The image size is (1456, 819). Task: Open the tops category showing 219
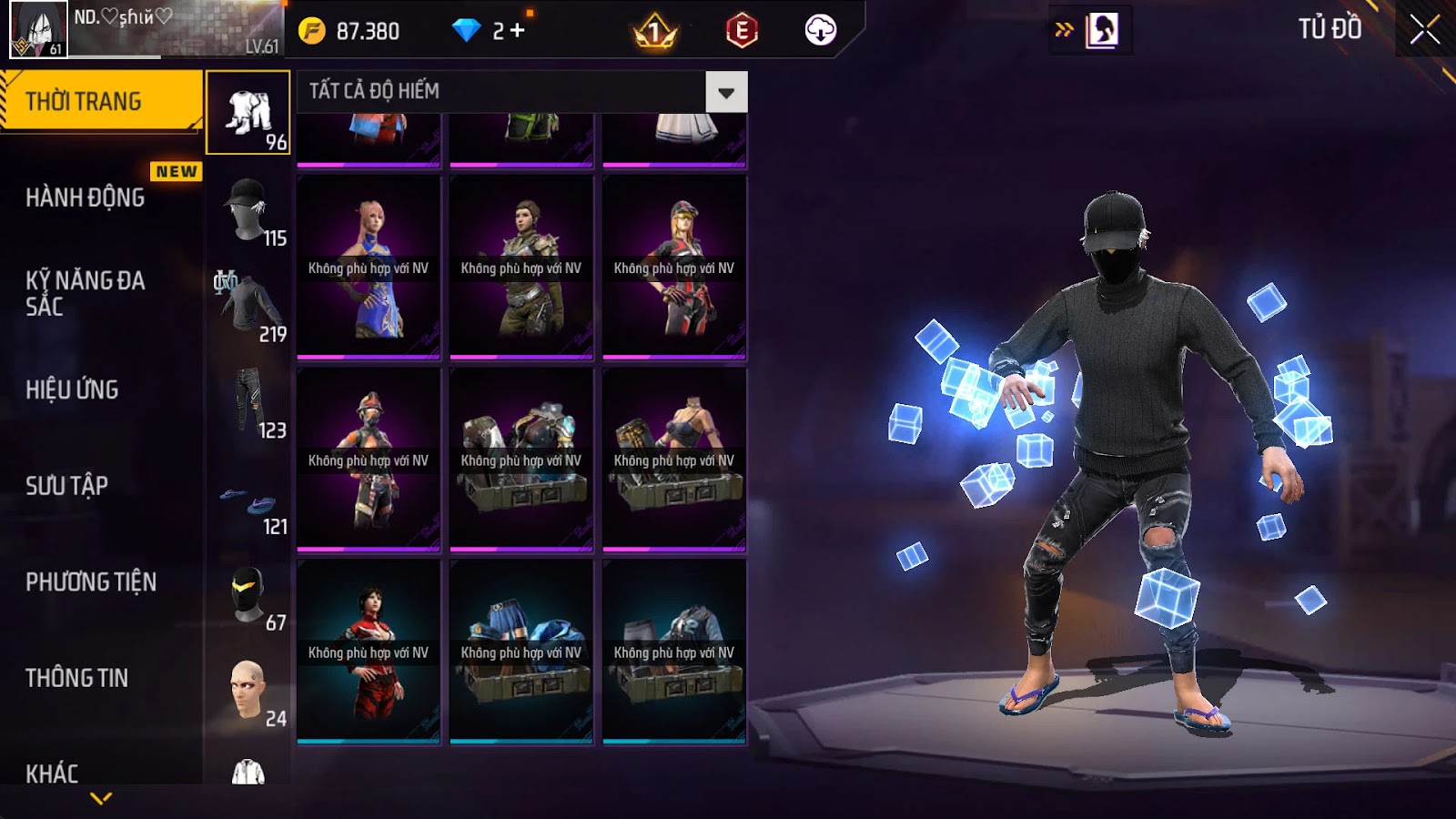coord(248,308)
